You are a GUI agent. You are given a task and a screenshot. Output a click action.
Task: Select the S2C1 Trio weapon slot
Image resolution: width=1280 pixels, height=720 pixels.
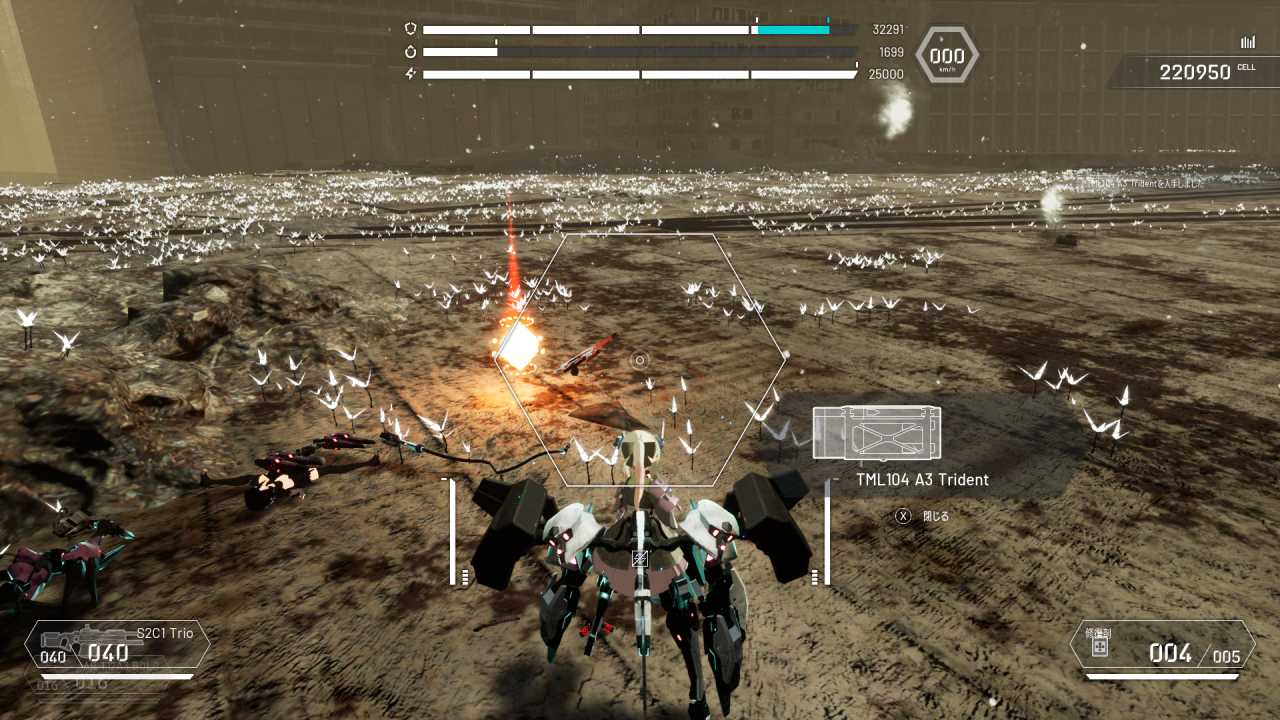point(117,645)
